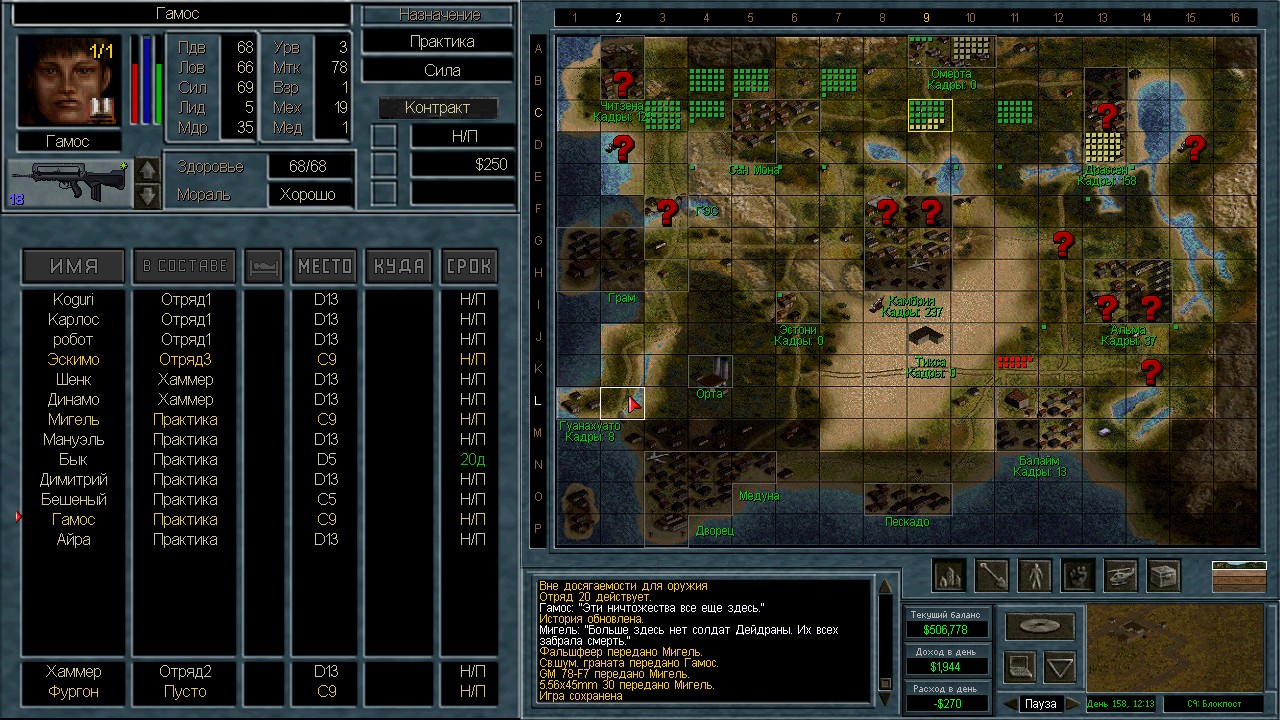Sort the roster by СРОК column
The width and height of the screenshot is (1280, 720).
(x=469, y=266)
